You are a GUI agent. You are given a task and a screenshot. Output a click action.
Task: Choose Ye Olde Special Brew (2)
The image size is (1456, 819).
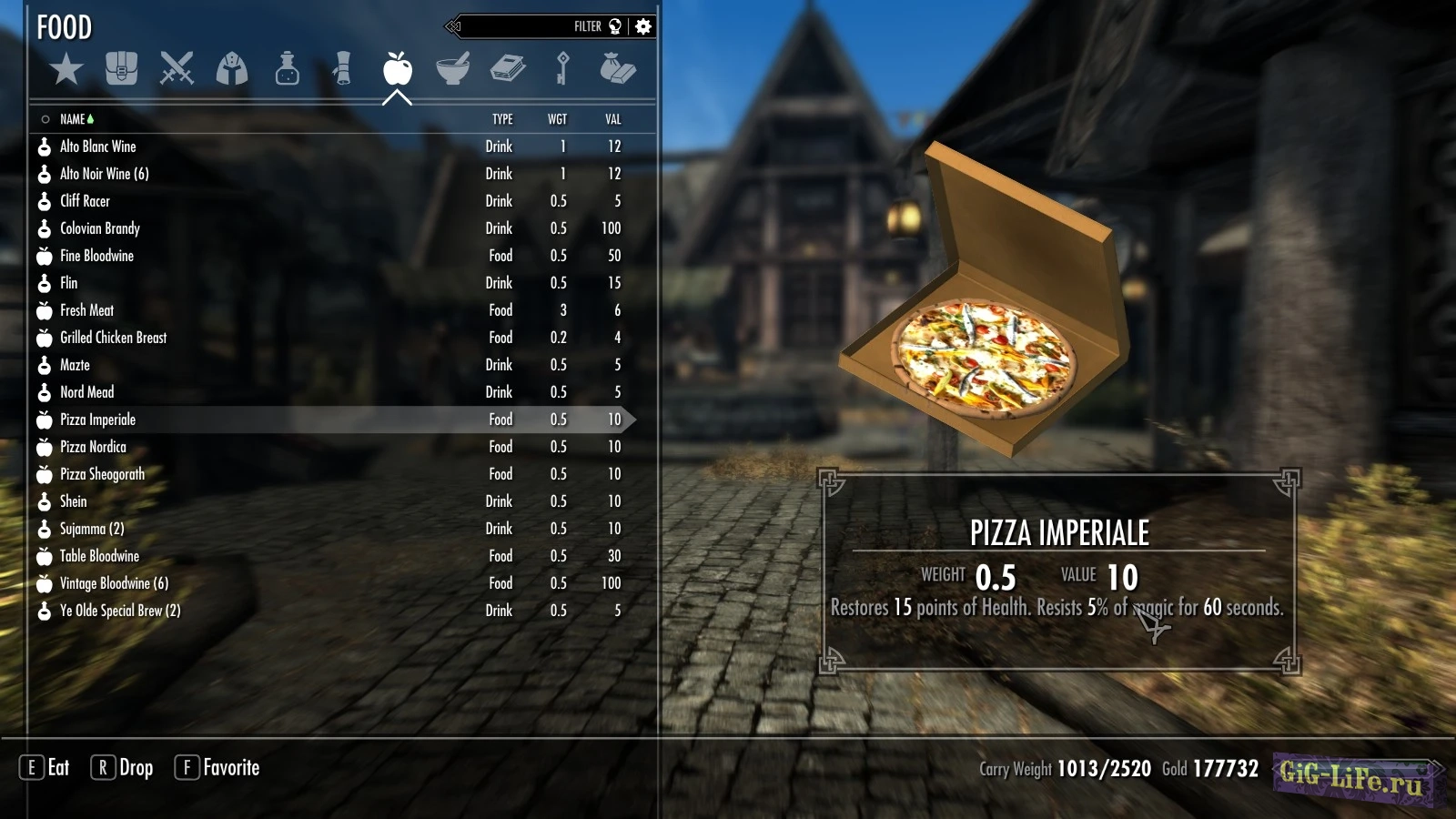[x=120, y=611]
